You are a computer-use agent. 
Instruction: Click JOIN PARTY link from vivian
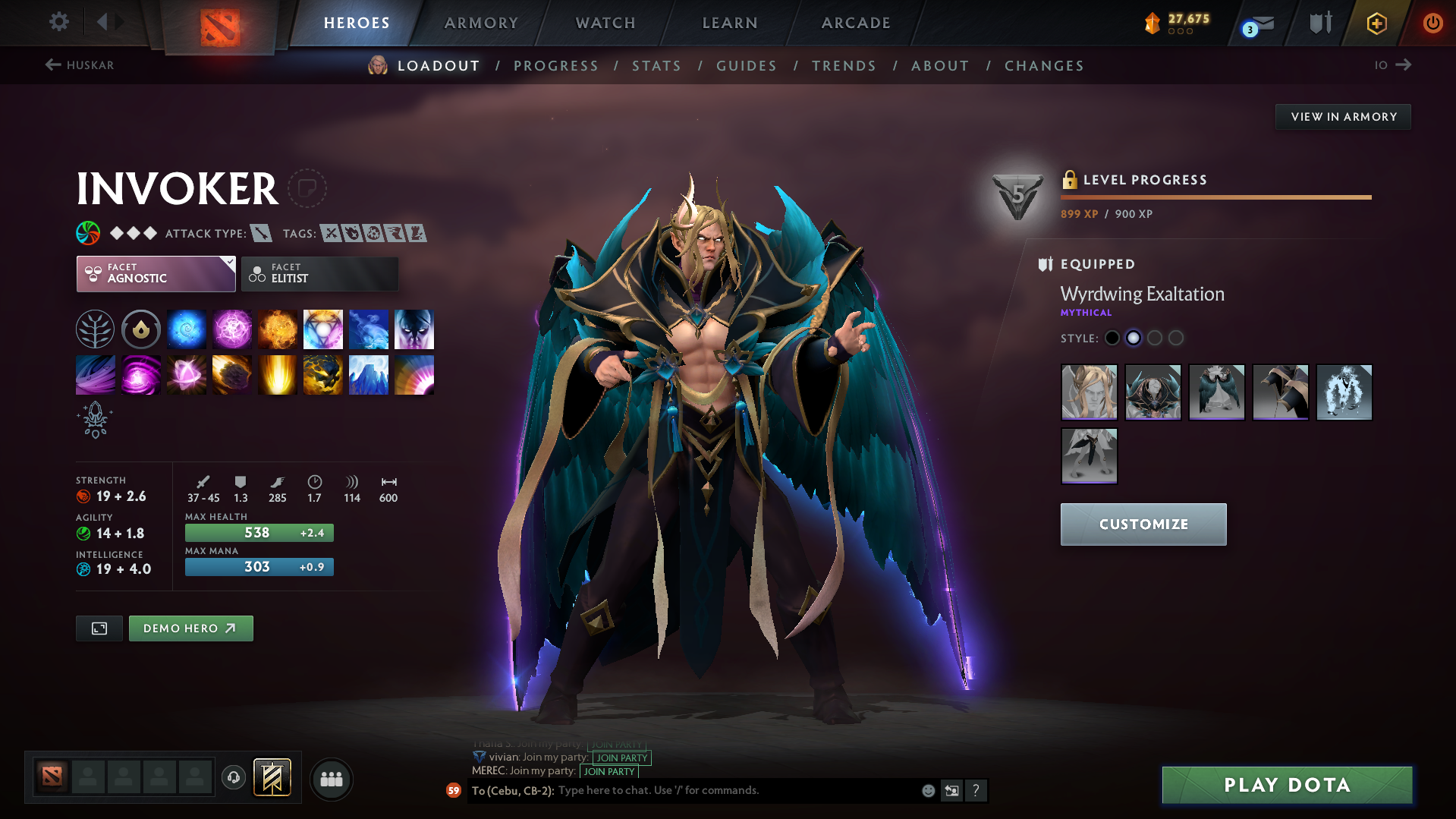click(x=621, y=758)
